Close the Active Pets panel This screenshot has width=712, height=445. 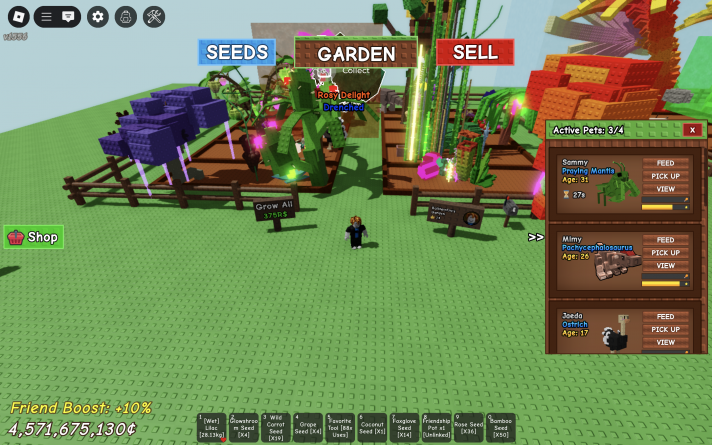[691, 130]
